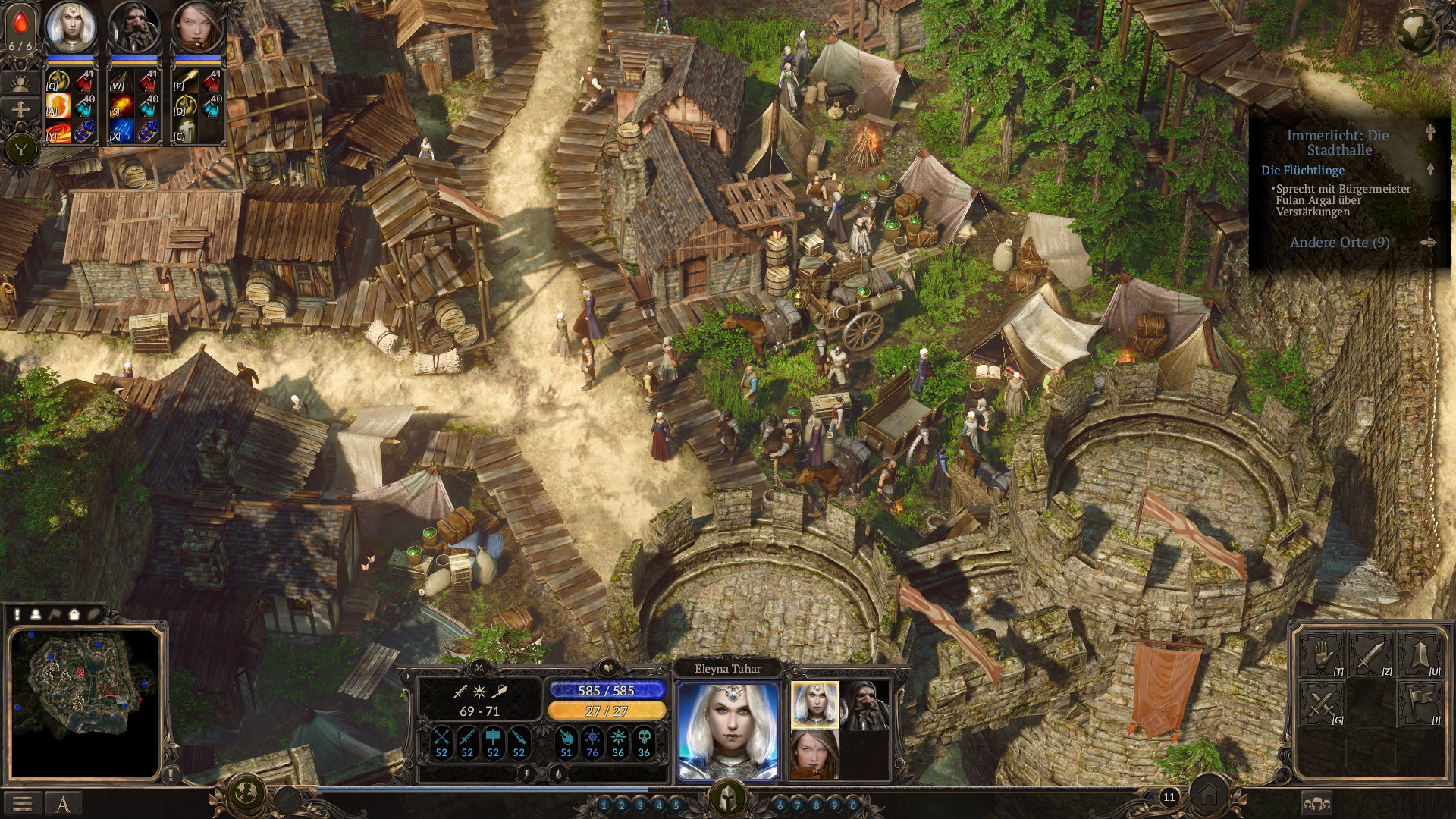Use the glowing cross ability

point(186,130)
